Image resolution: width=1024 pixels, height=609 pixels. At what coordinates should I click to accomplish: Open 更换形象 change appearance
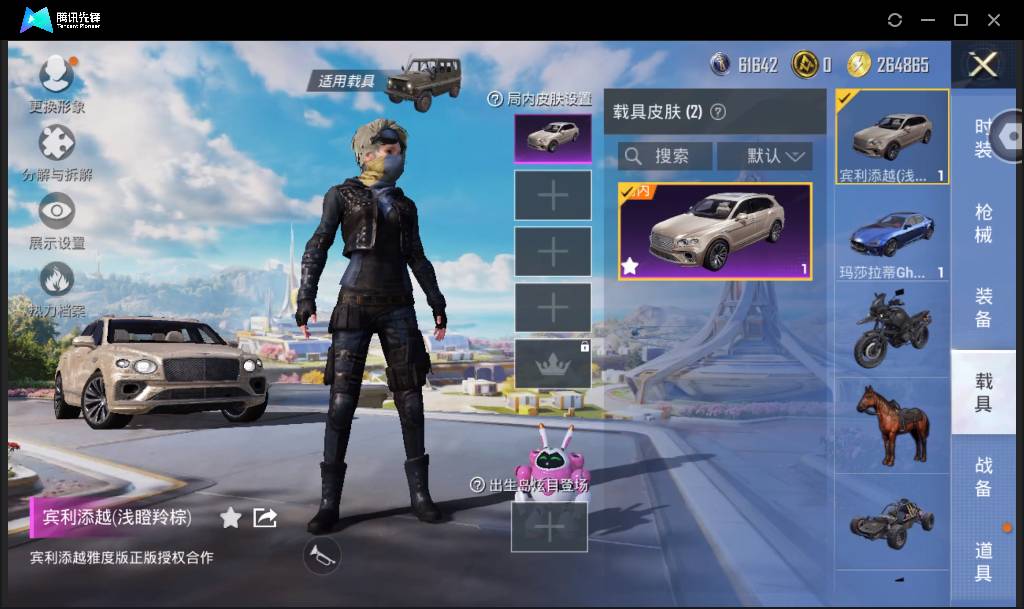[x=57, y=75]
